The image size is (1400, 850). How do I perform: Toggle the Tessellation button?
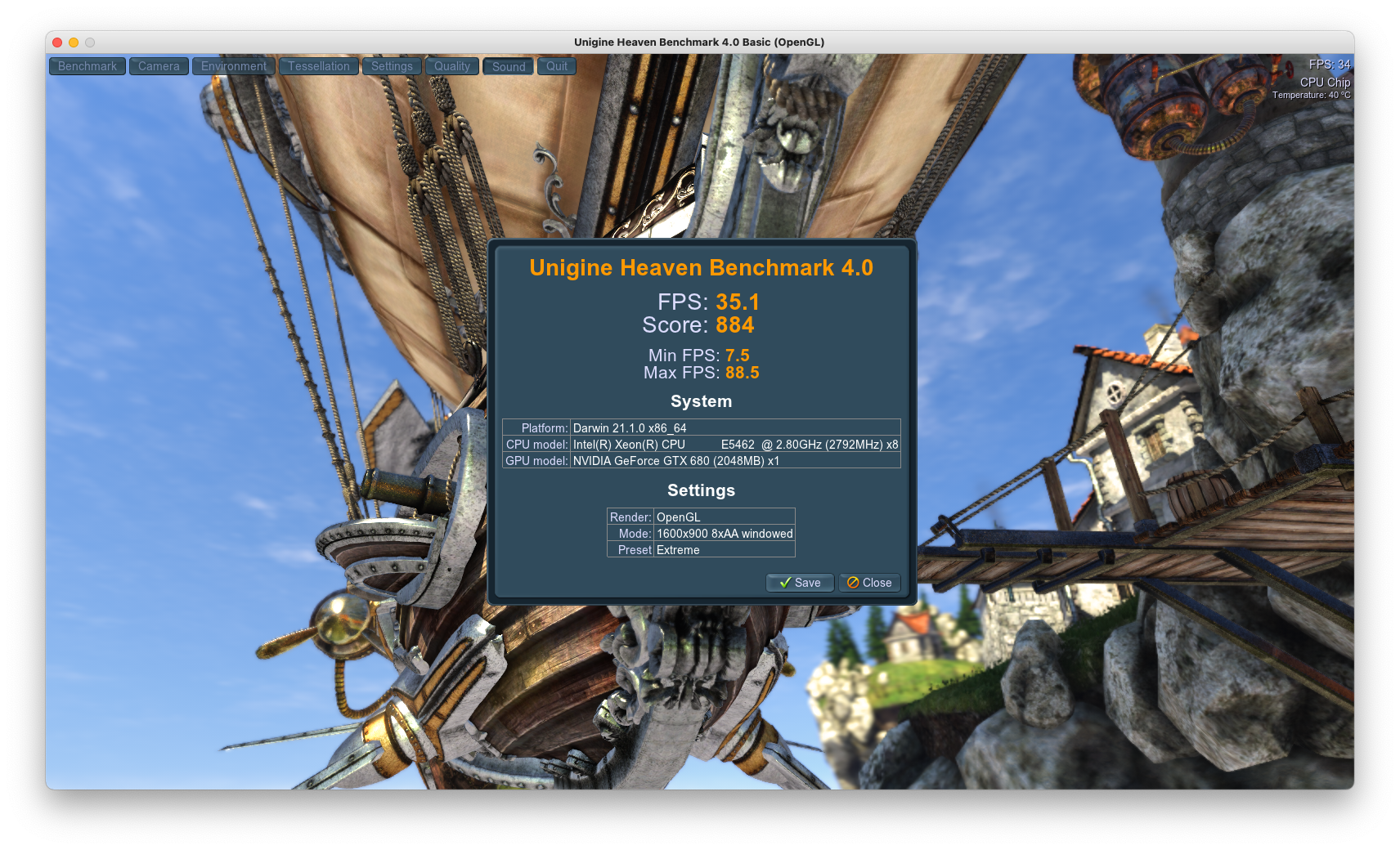click(318, 66)
